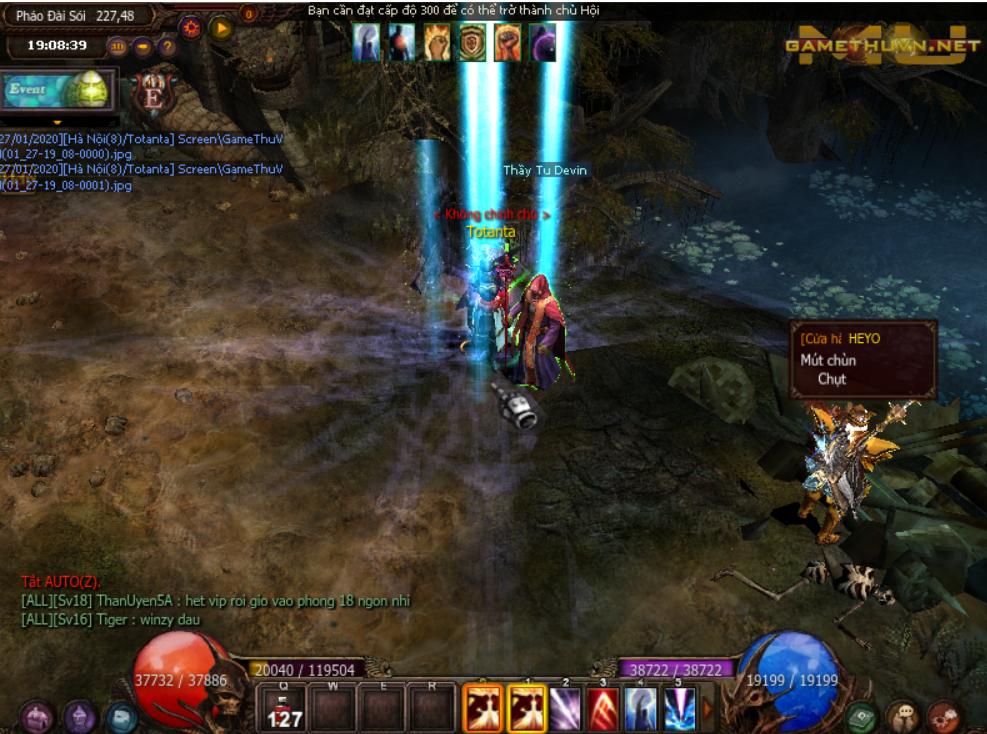Activate the red claw skill in slot 3

[x=603, y=707]
